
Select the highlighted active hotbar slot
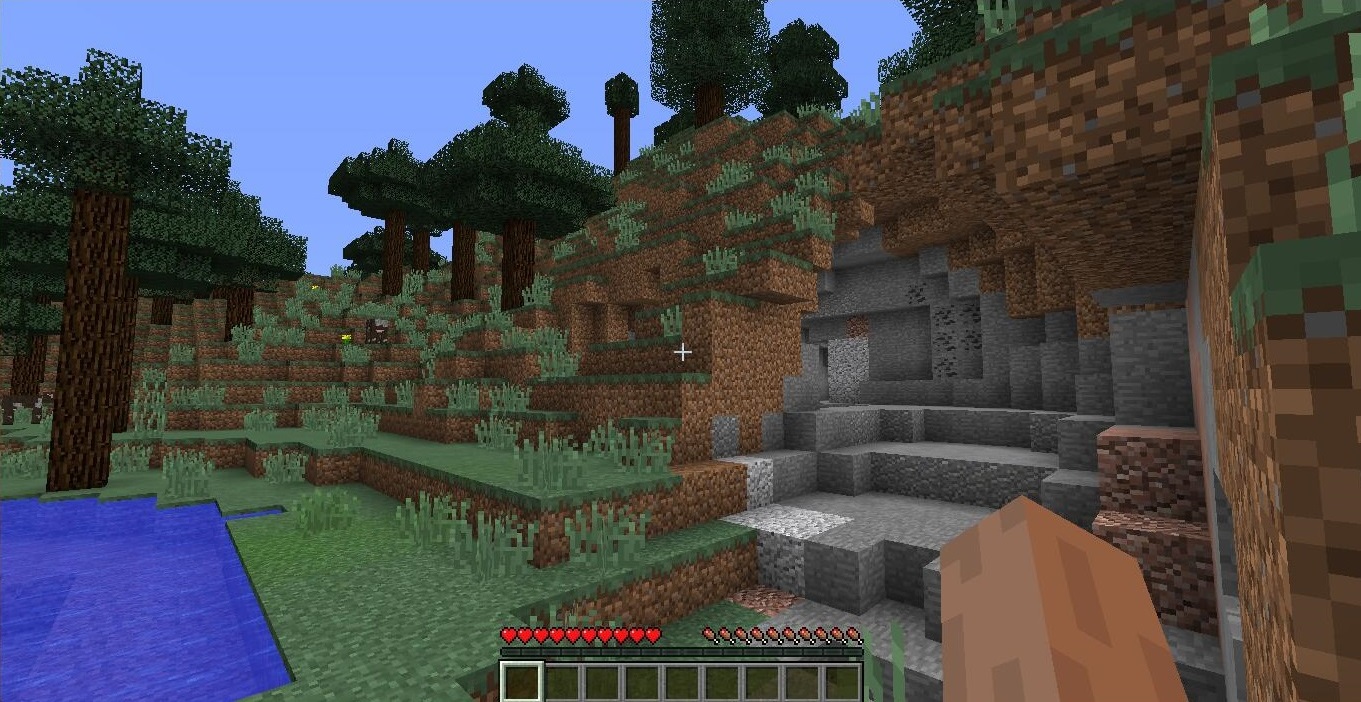pyautogui.click(x=521, y=681)
